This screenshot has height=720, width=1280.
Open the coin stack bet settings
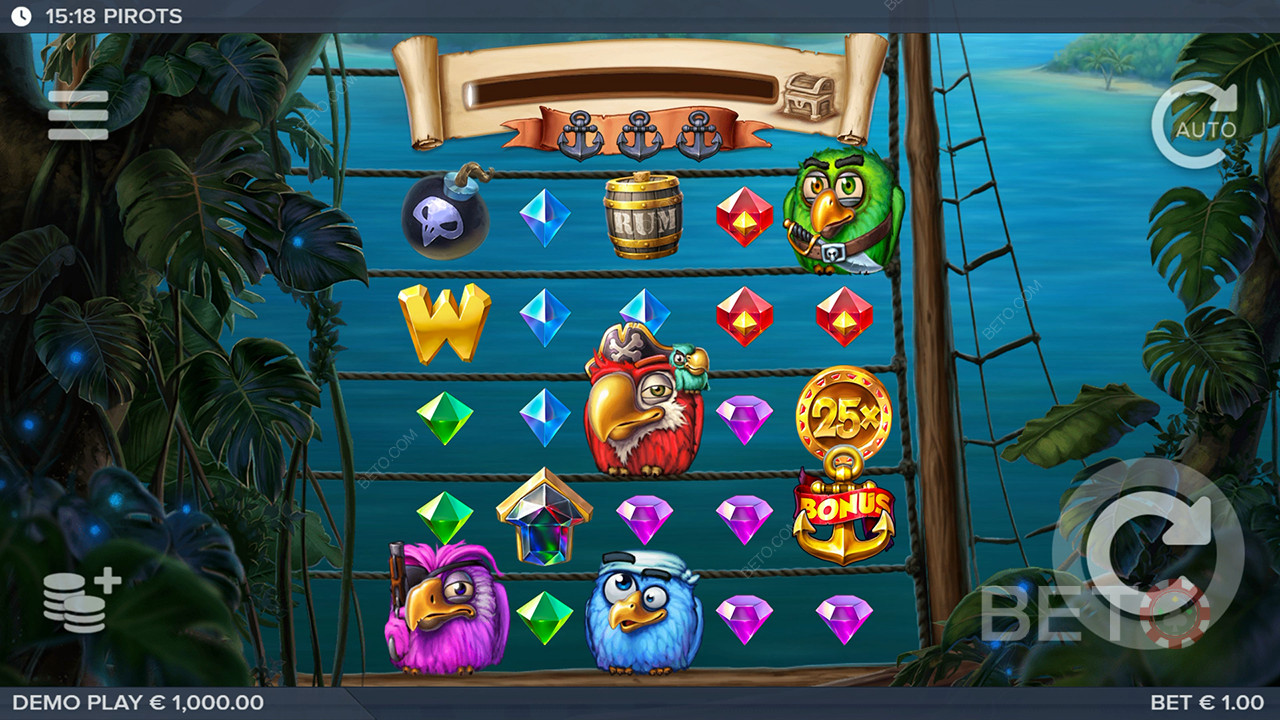(80, 603)
